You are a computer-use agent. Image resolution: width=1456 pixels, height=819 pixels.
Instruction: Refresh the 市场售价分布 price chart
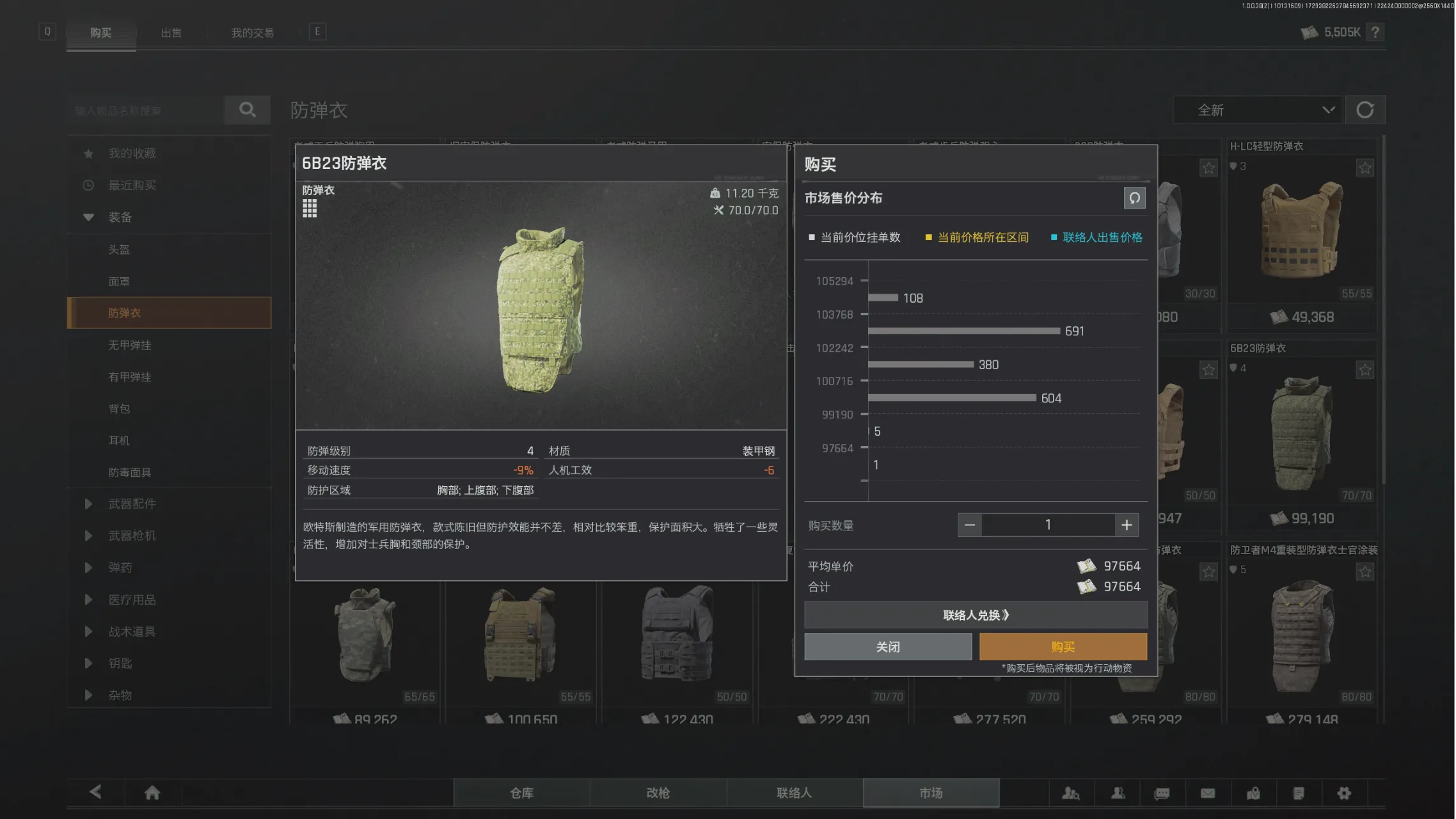[1134, 198]
